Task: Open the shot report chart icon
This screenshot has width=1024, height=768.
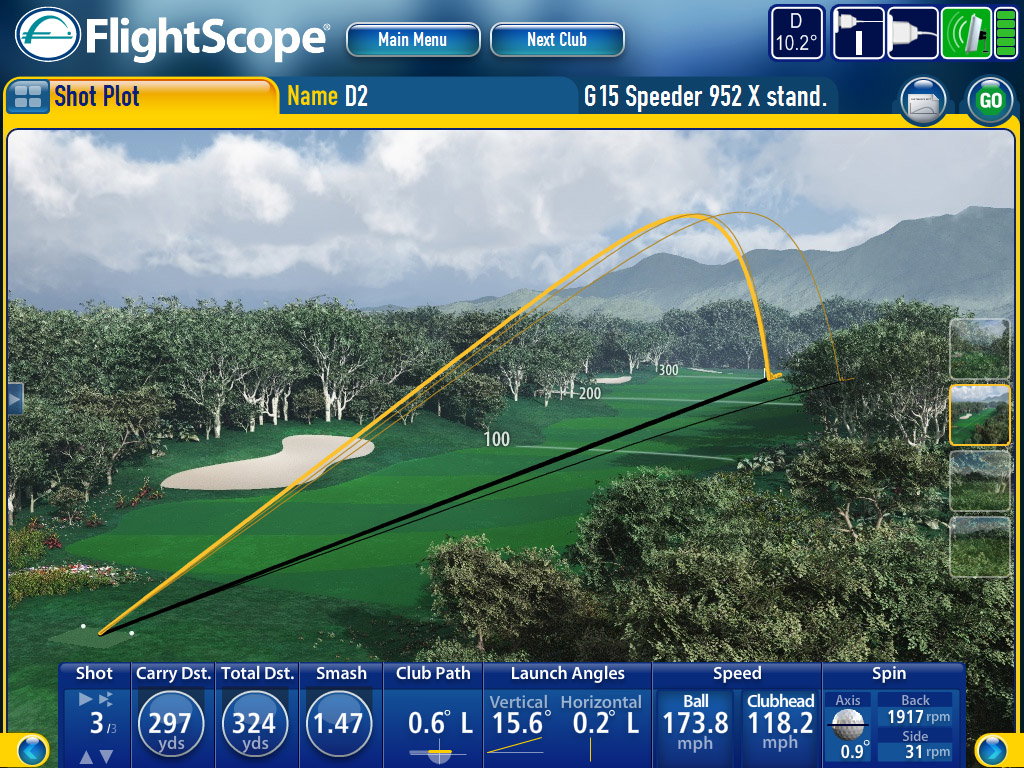Action: point(924,101)
